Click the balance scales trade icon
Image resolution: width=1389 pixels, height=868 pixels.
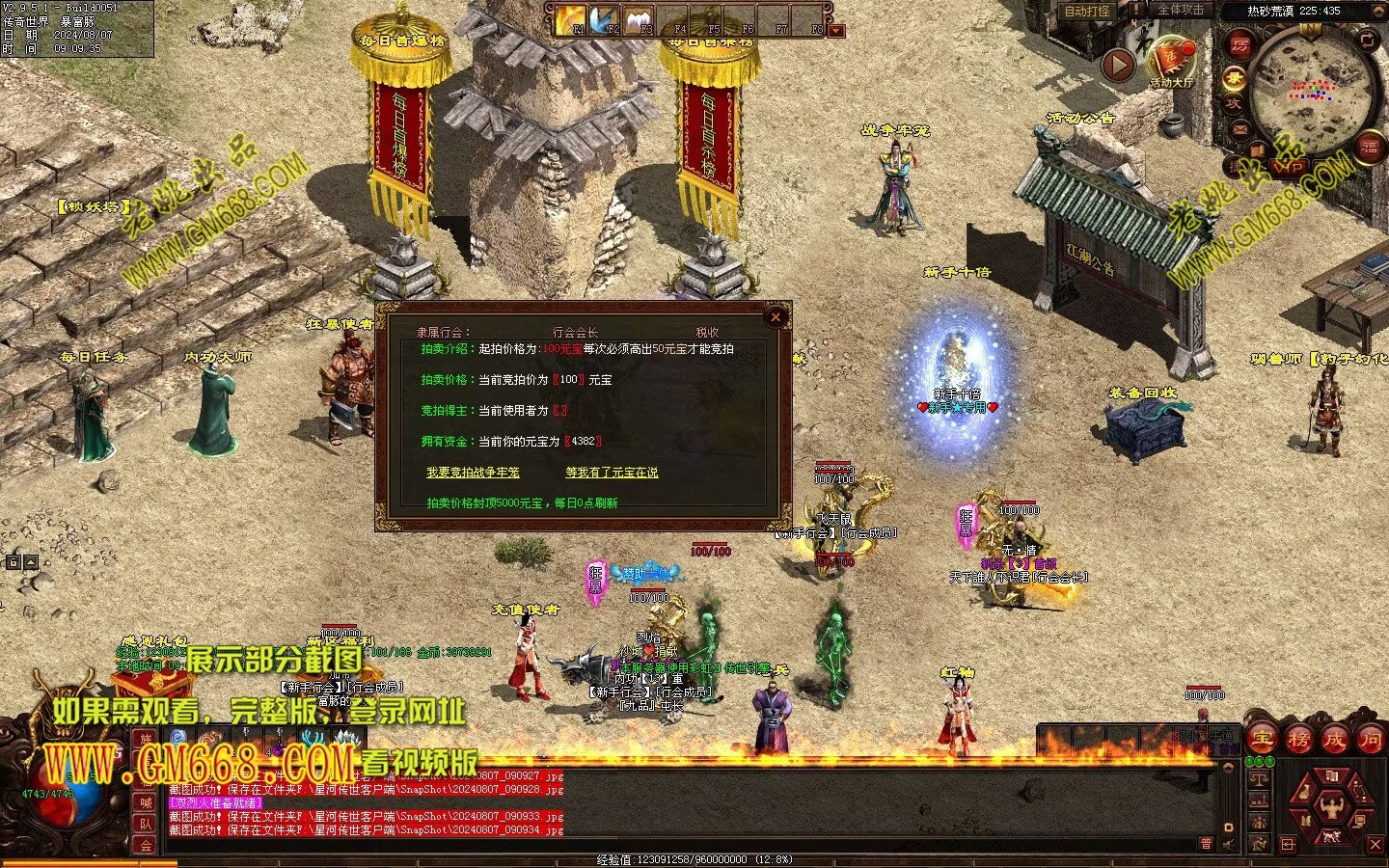[x=1258, y=777]
